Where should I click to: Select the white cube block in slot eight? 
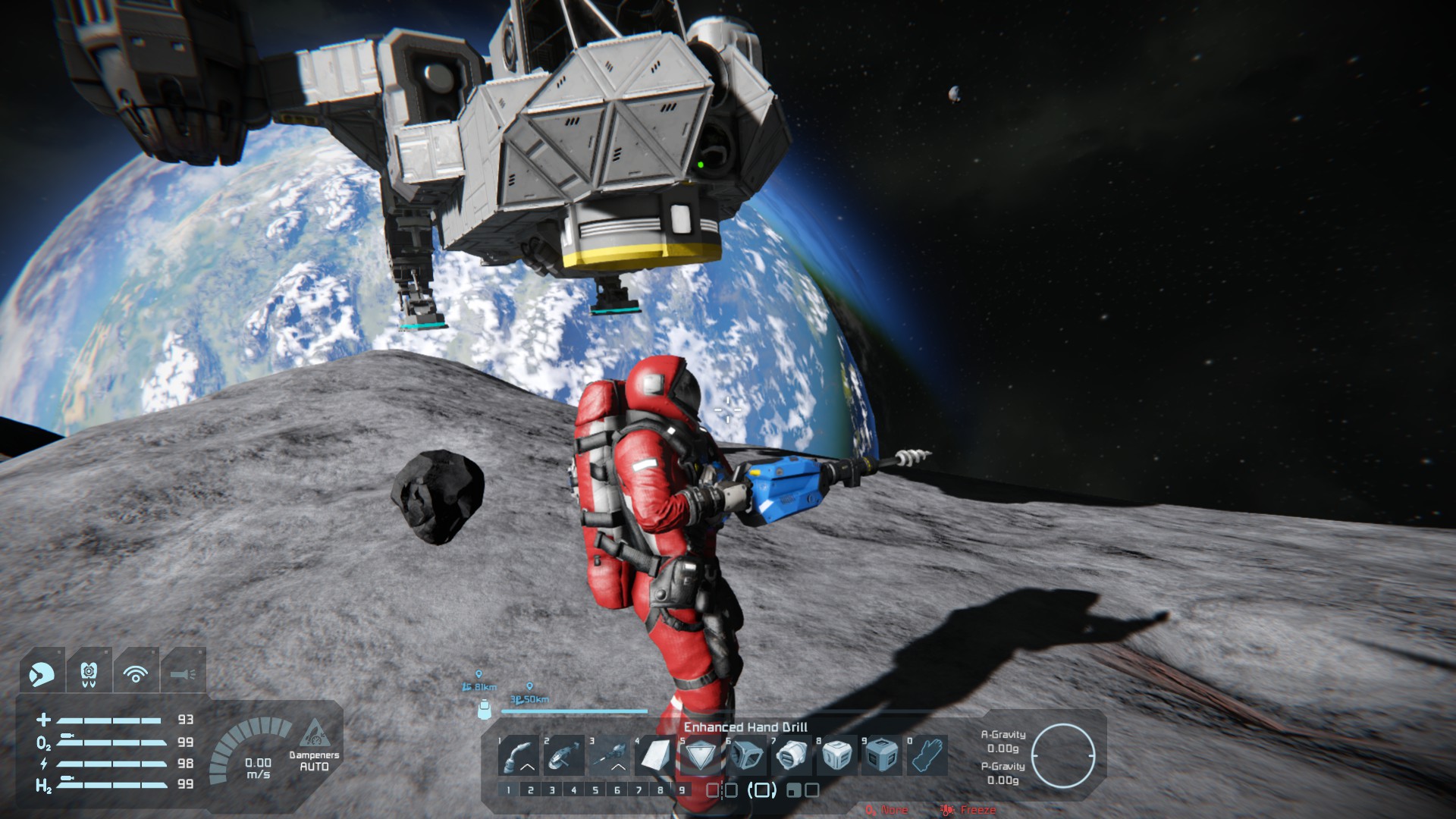click(x=837, y=755)
